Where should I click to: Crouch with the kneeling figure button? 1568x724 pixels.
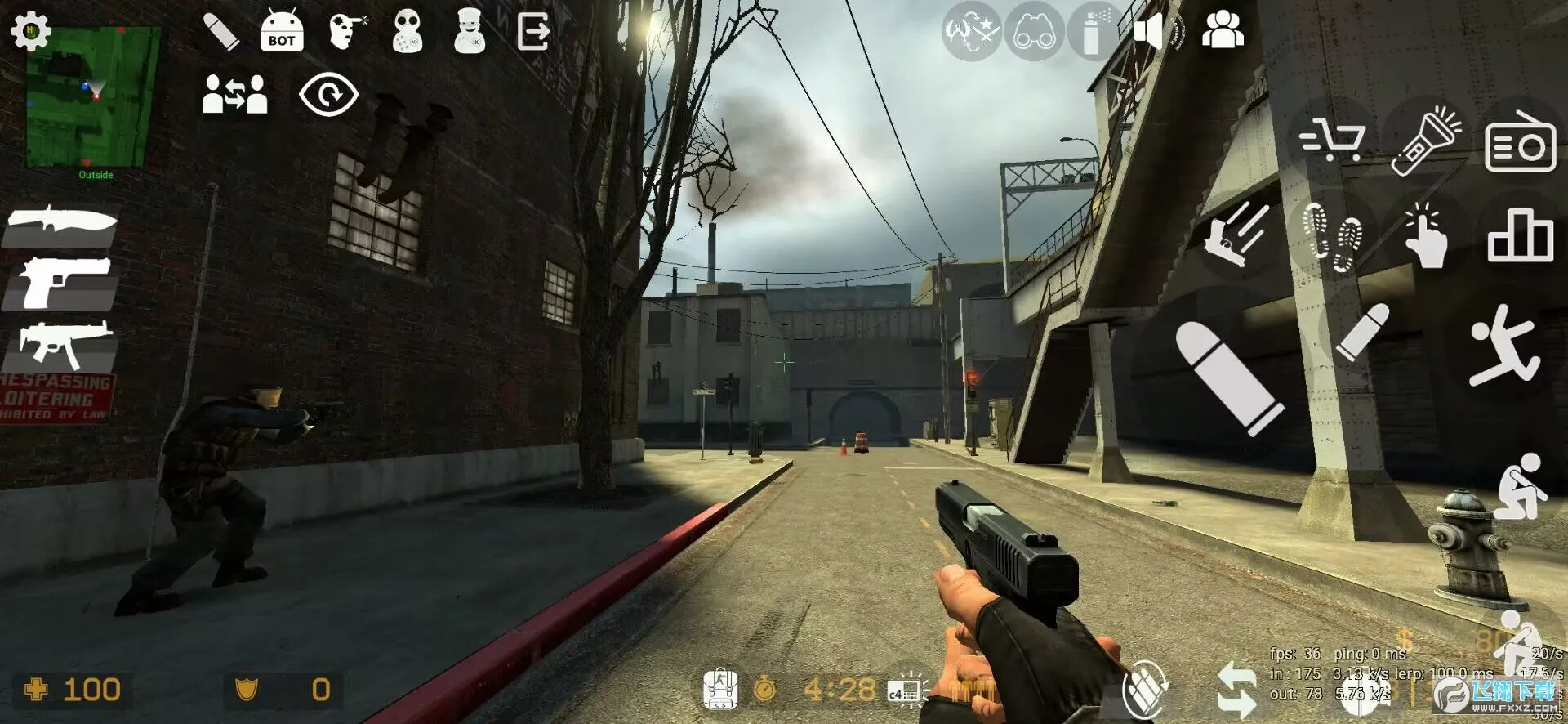point(1519,487)
